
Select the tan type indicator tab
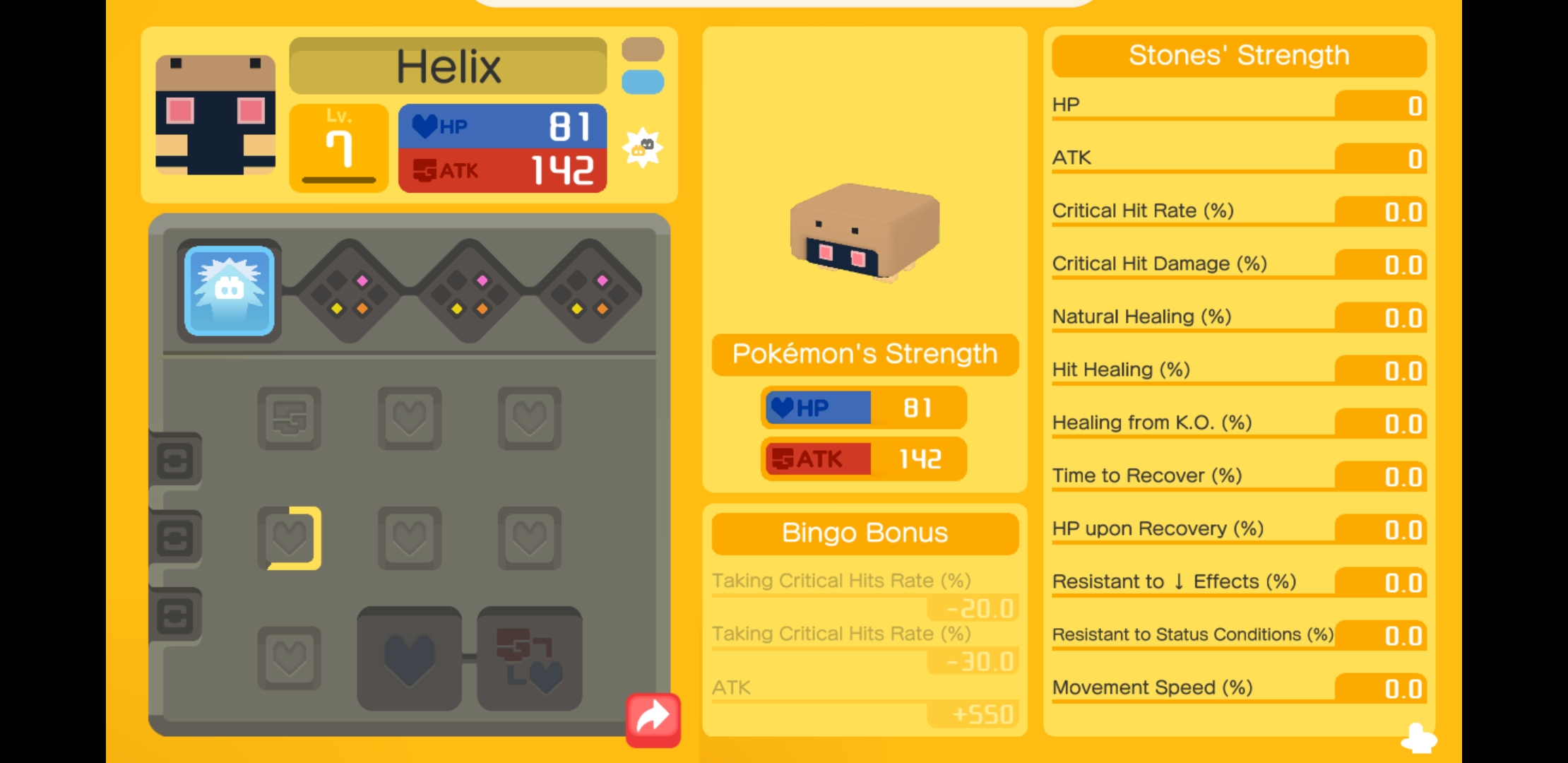click(x=643, y=49)
